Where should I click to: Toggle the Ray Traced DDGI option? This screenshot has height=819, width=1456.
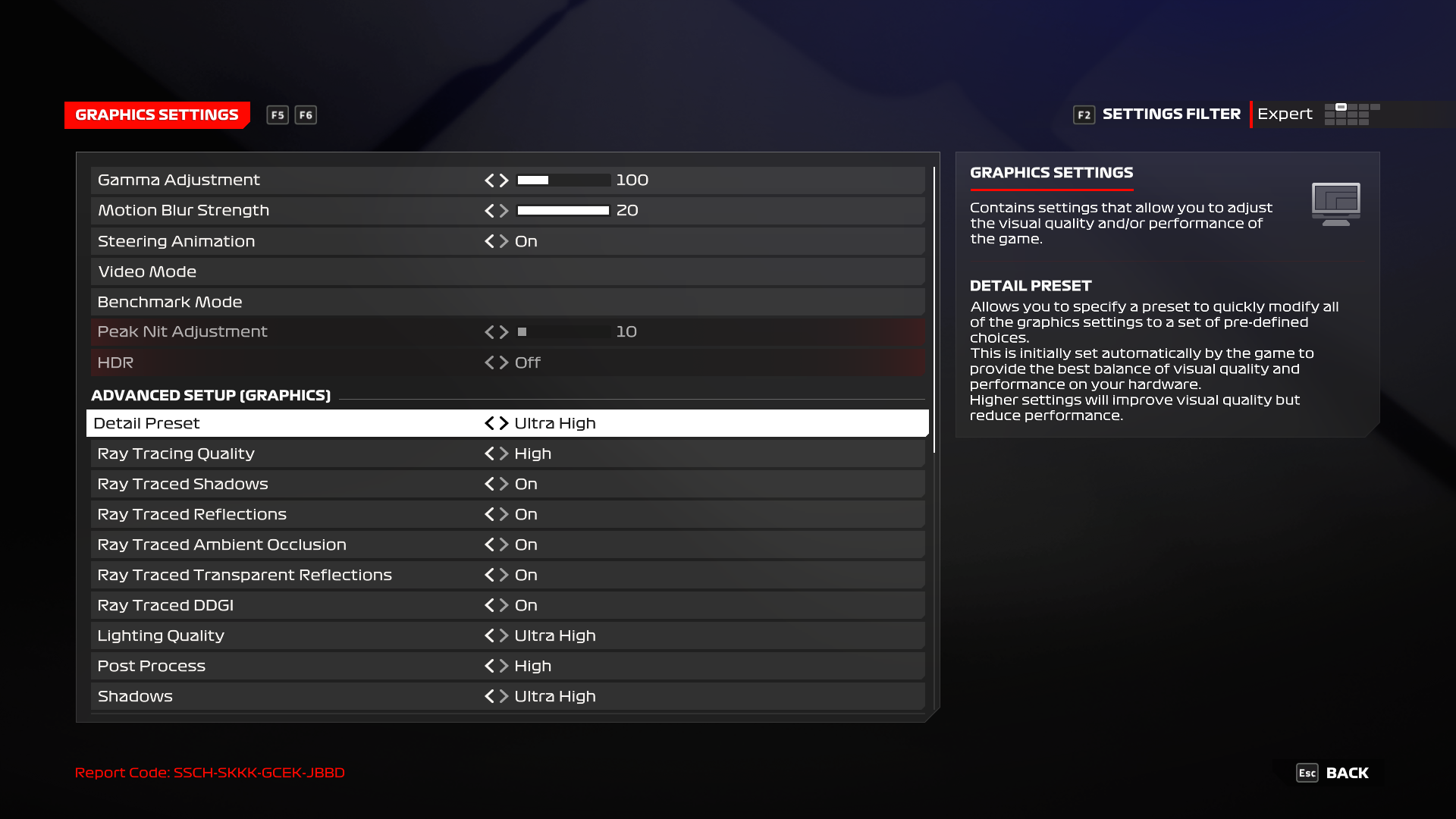tap(504, 605)
